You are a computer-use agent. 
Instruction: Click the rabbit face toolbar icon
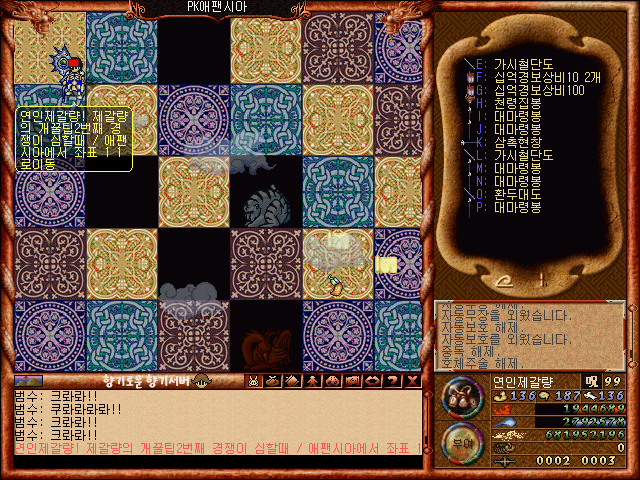pyautogui.click(x=253, y=380)
